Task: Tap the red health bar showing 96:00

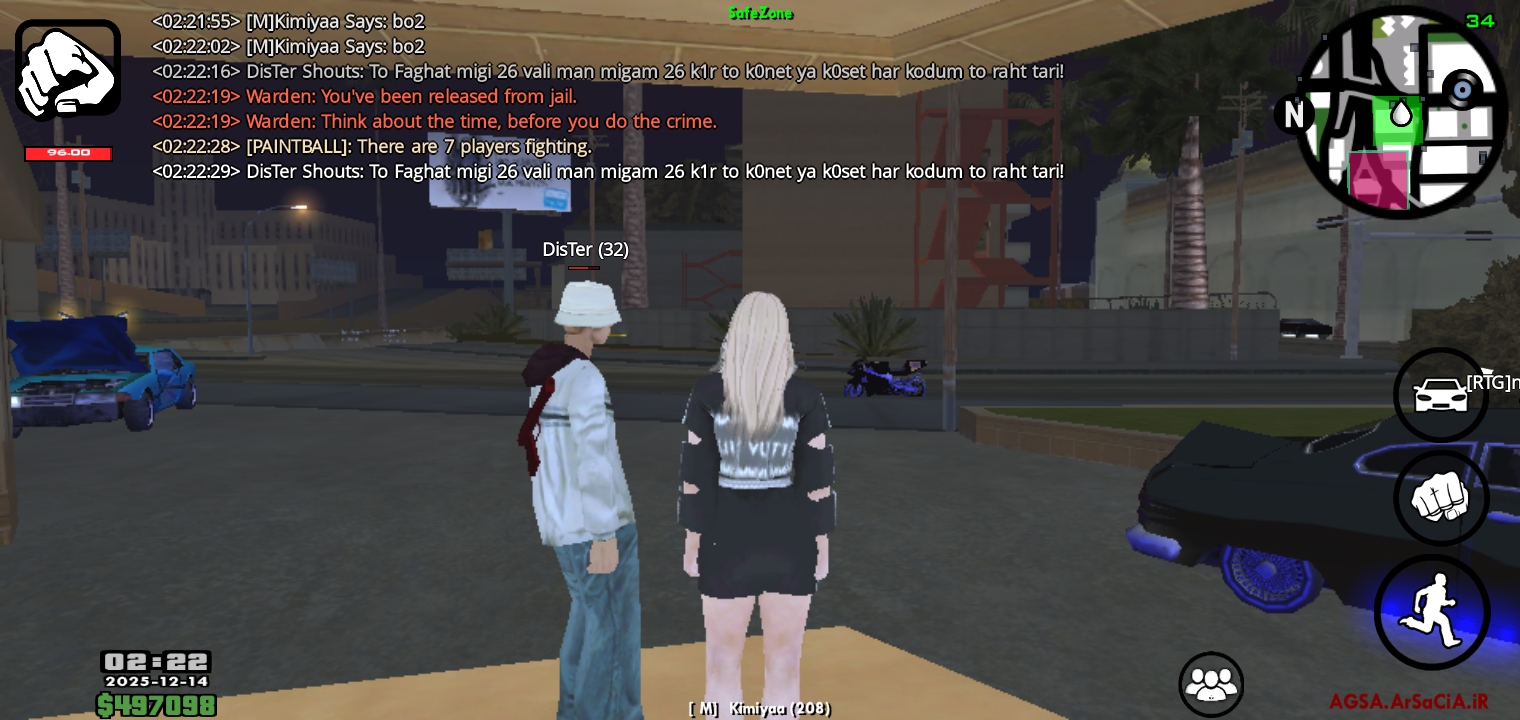Action: point(68,153)
